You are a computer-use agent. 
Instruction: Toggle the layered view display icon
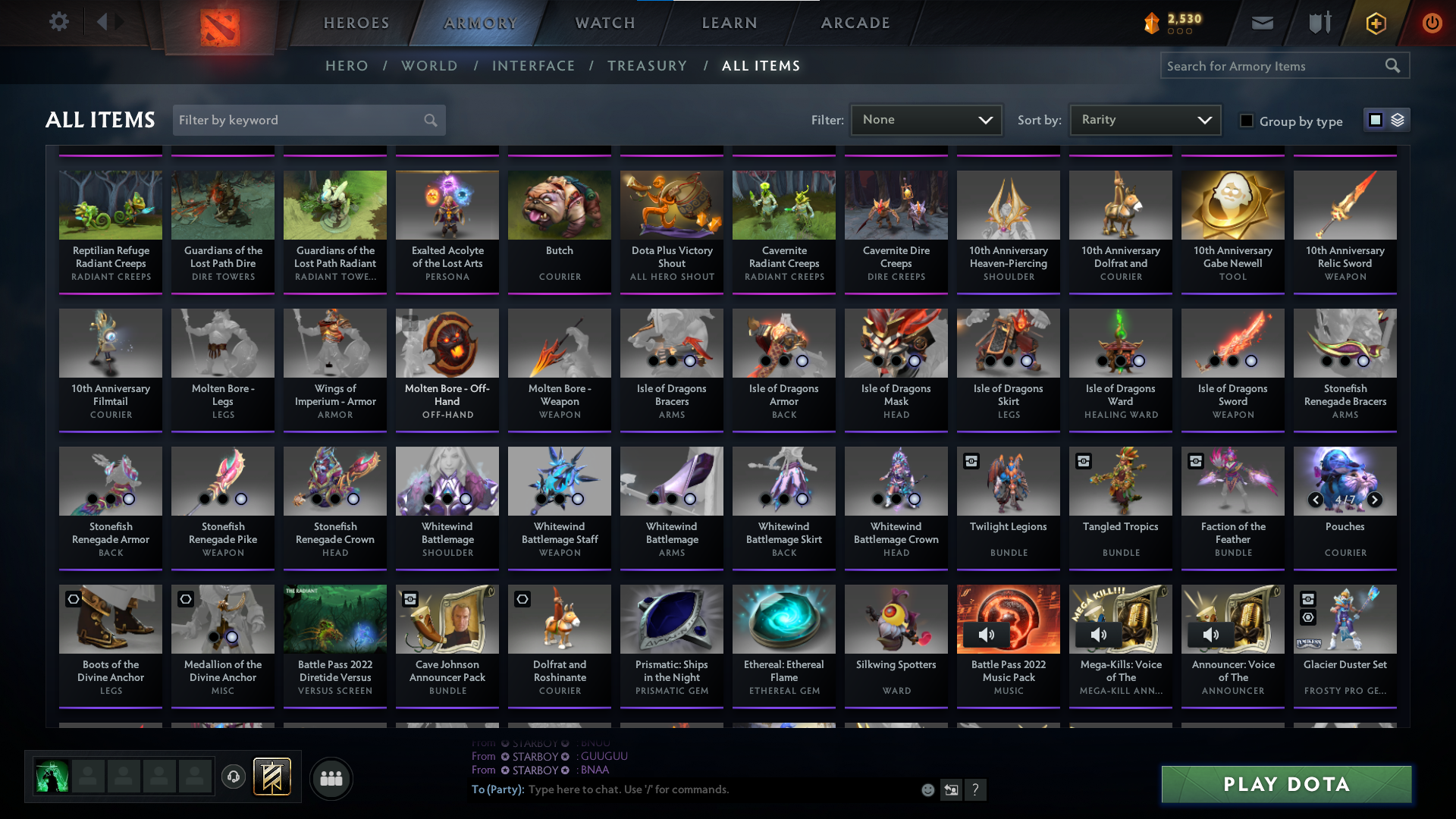(x=1396, y=119)
